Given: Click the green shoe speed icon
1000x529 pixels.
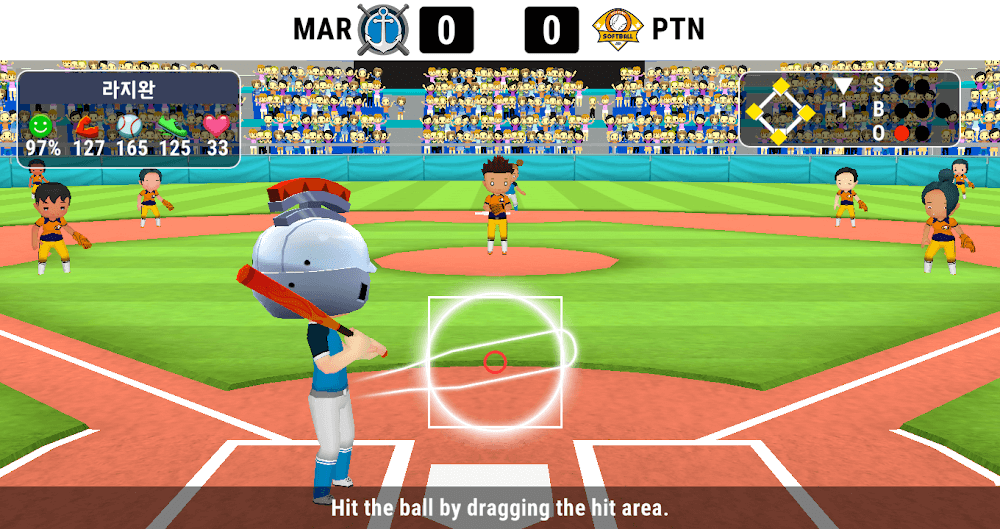Looking at the screenshot, I should [174, 126].
